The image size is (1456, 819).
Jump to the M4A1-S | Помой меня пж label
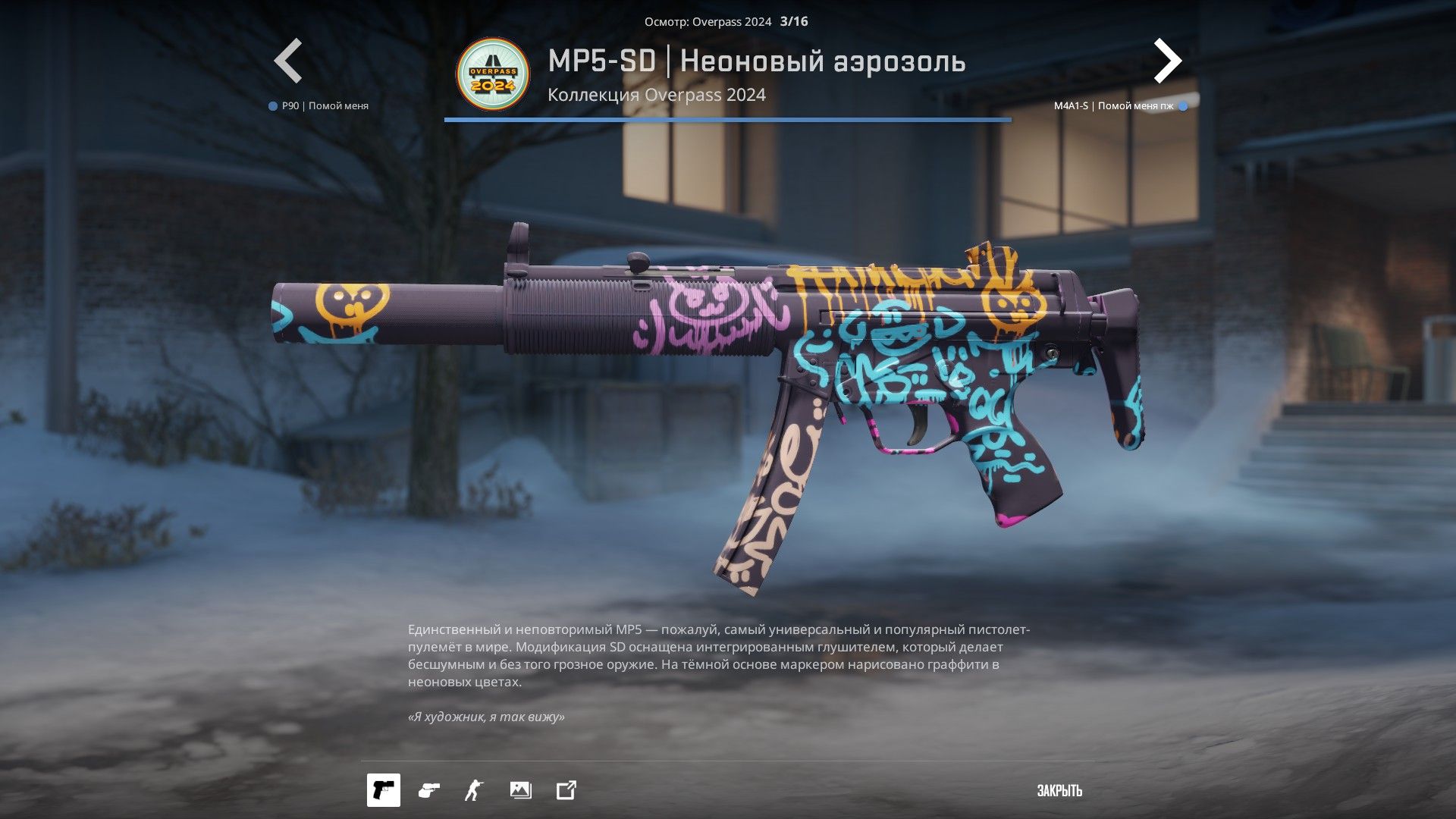coord(1113,106)
